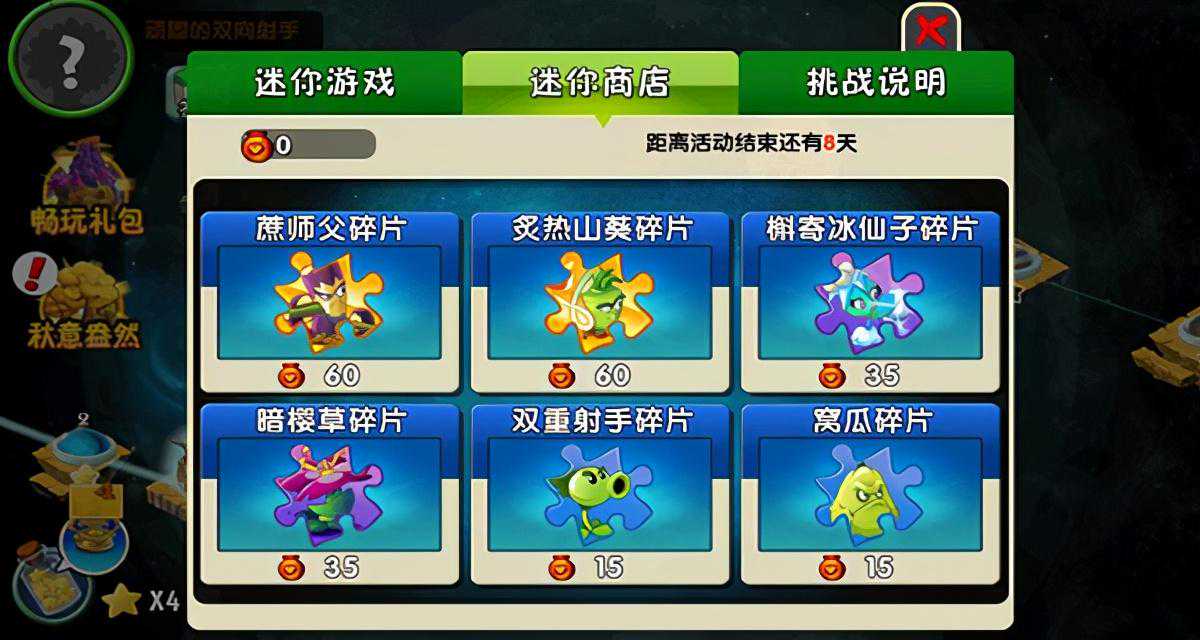Open the 挑战说明 tab

pyautogui.click(x=876, y=83)
